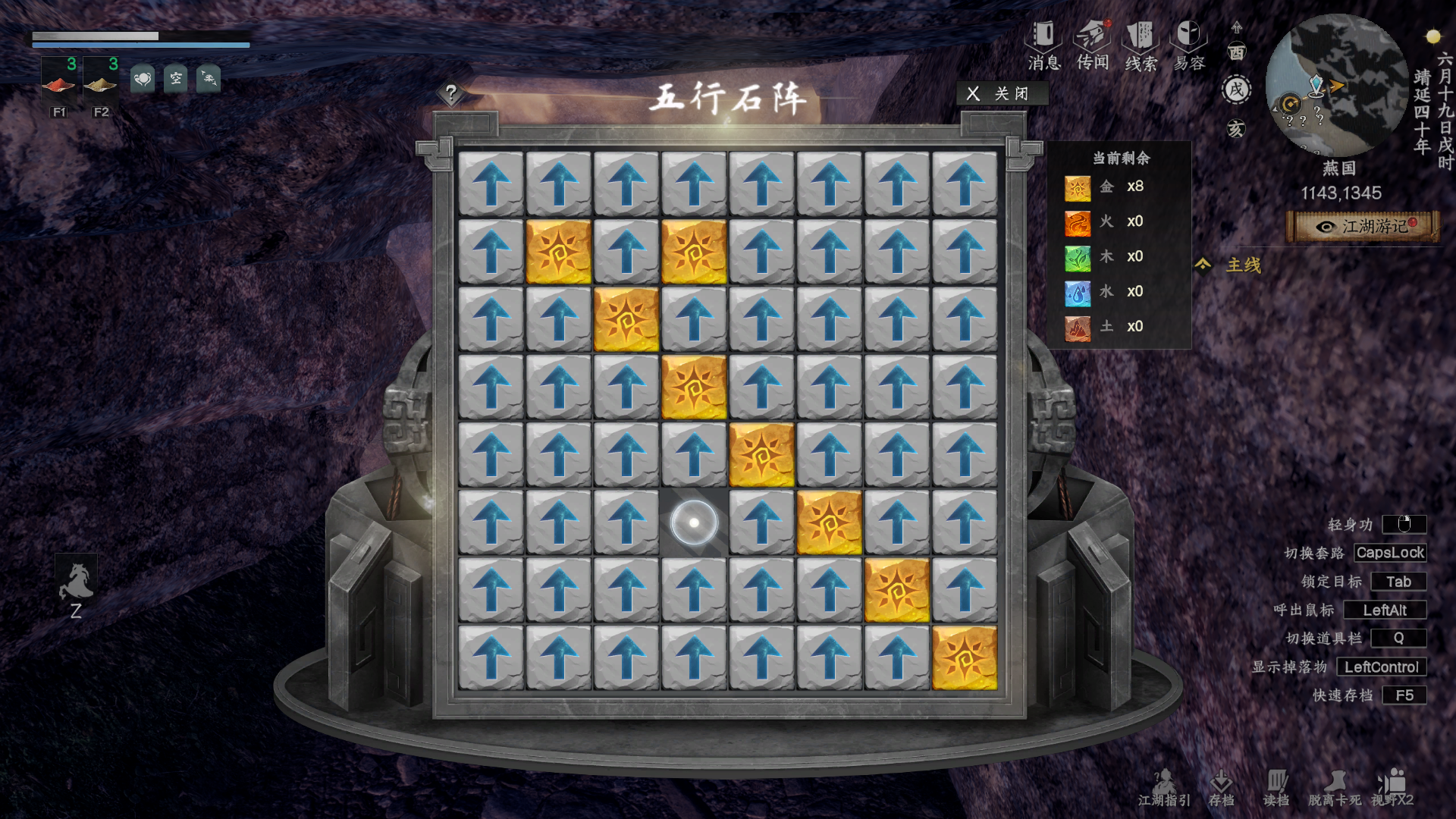Image resolution: width=1456 pixels, height=819 pixels.
Task: Click the glowing orb tile on the board
Action: 695,521
